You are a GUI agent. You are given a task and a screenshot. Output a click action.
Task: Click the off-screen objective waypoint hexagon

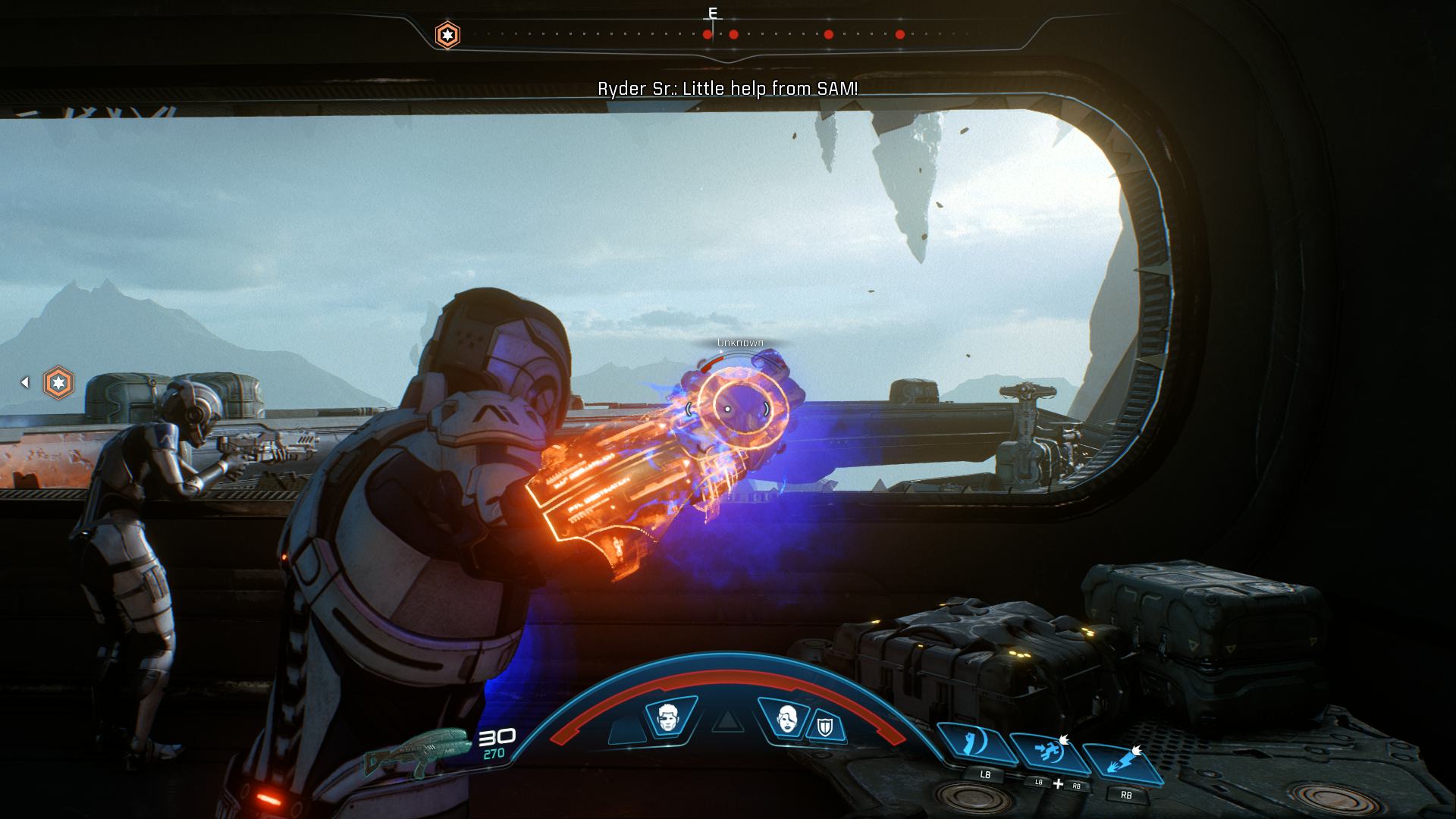coord(58,382)
